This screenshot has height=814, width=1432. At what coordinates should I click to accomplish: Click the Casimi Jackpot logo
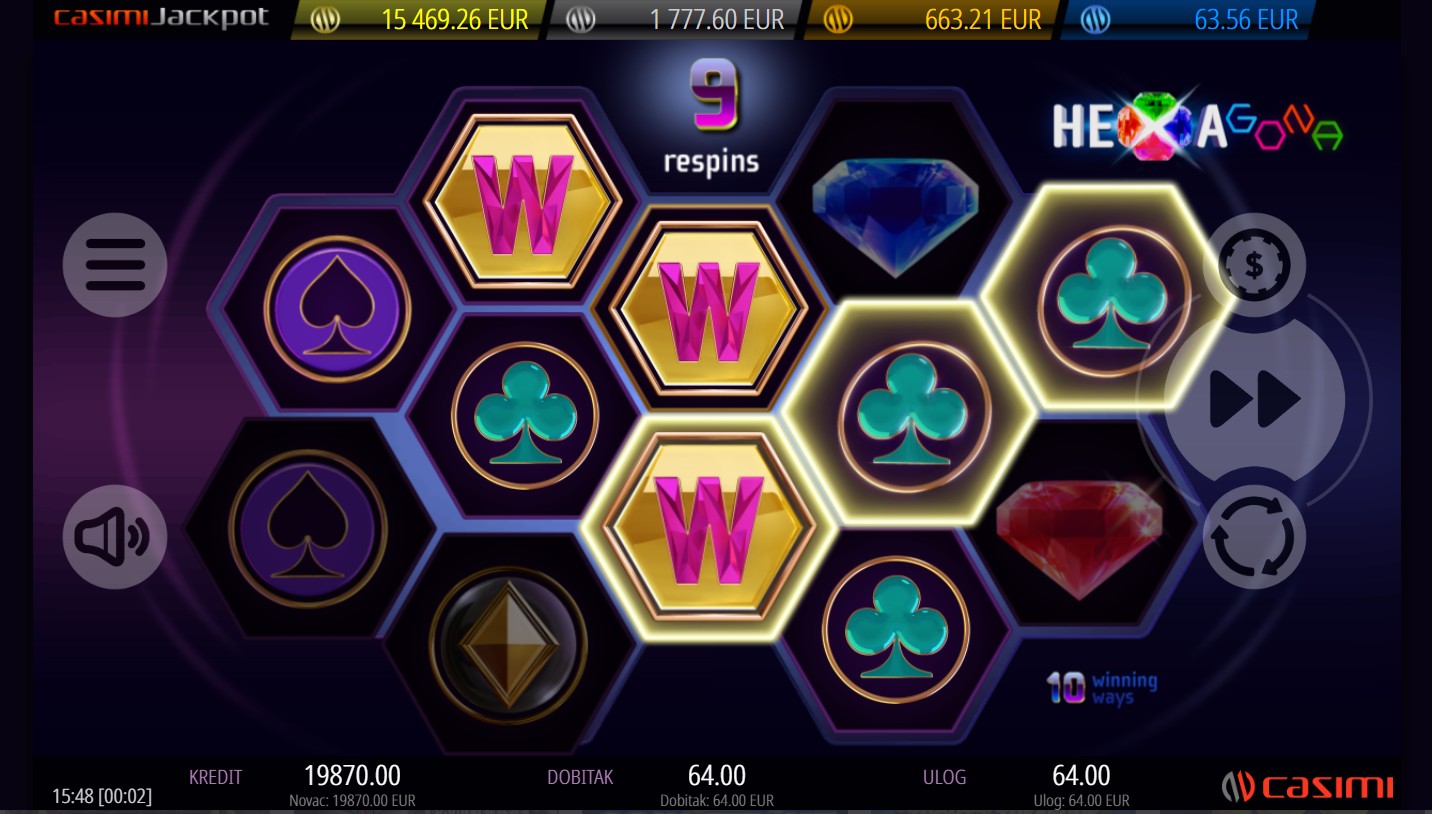pos(160,19)
